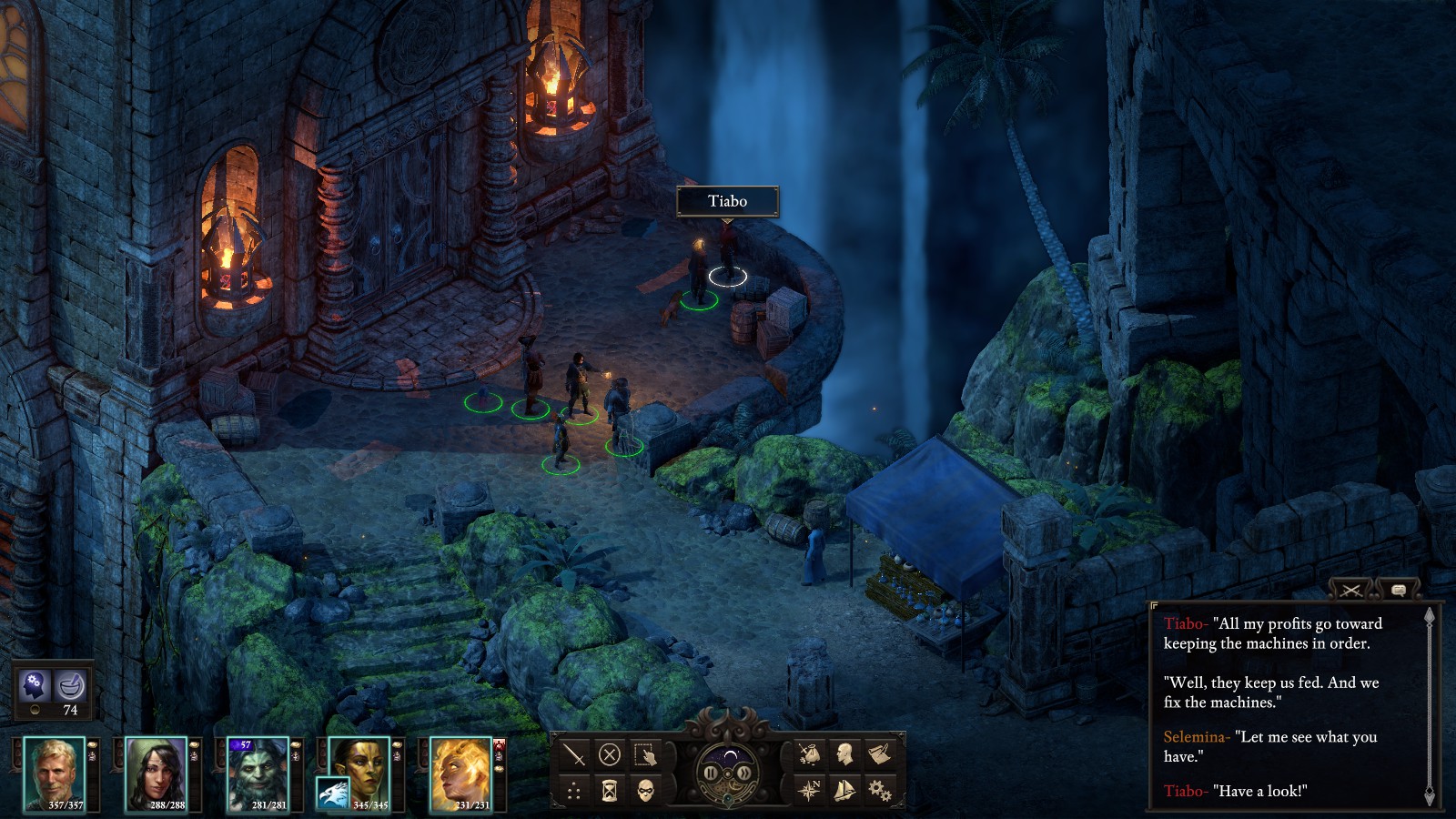Open the journal scroll and quill
The height and width of the screenshot is (819, 1456).
[x=879, y=754]
